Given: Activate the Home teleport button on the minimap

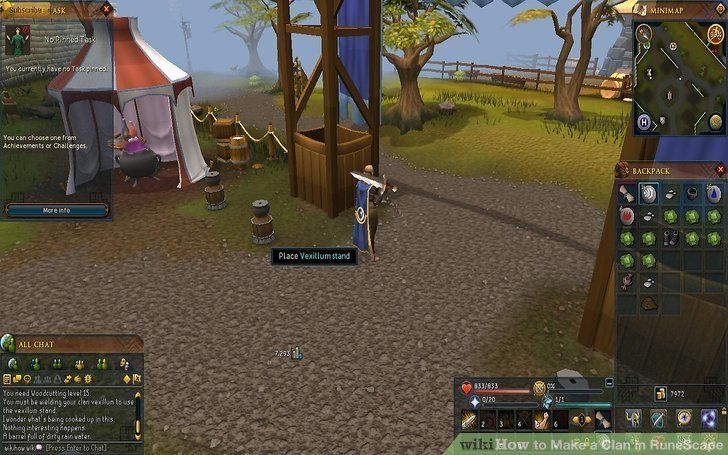Looking at the screenshot, I should 643,121.
